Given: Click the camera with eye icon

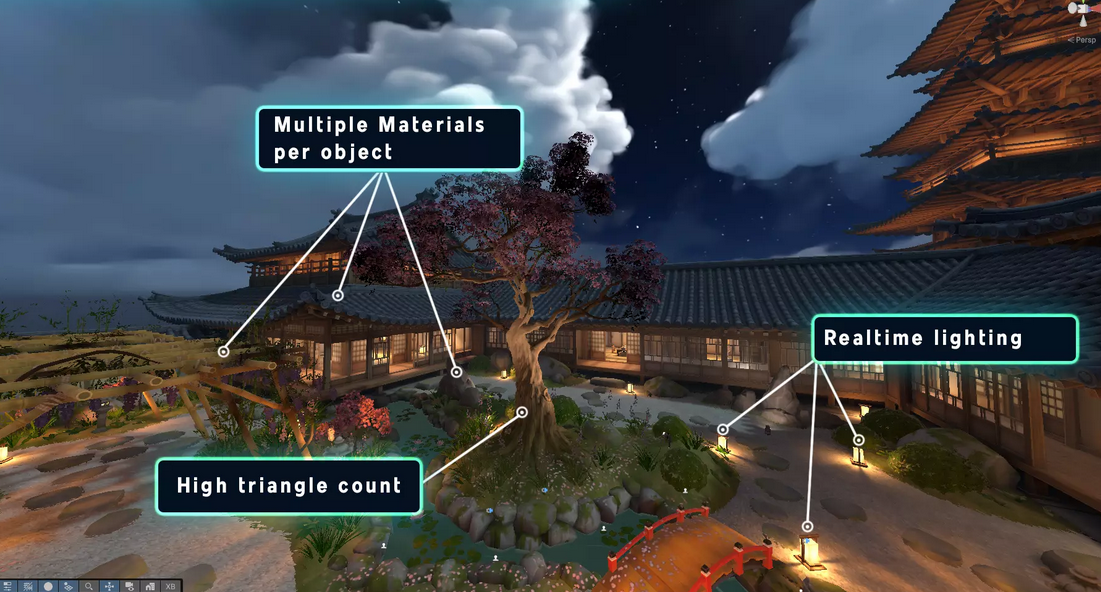Looking at the screenshot, I should click(x=130, y=586).
